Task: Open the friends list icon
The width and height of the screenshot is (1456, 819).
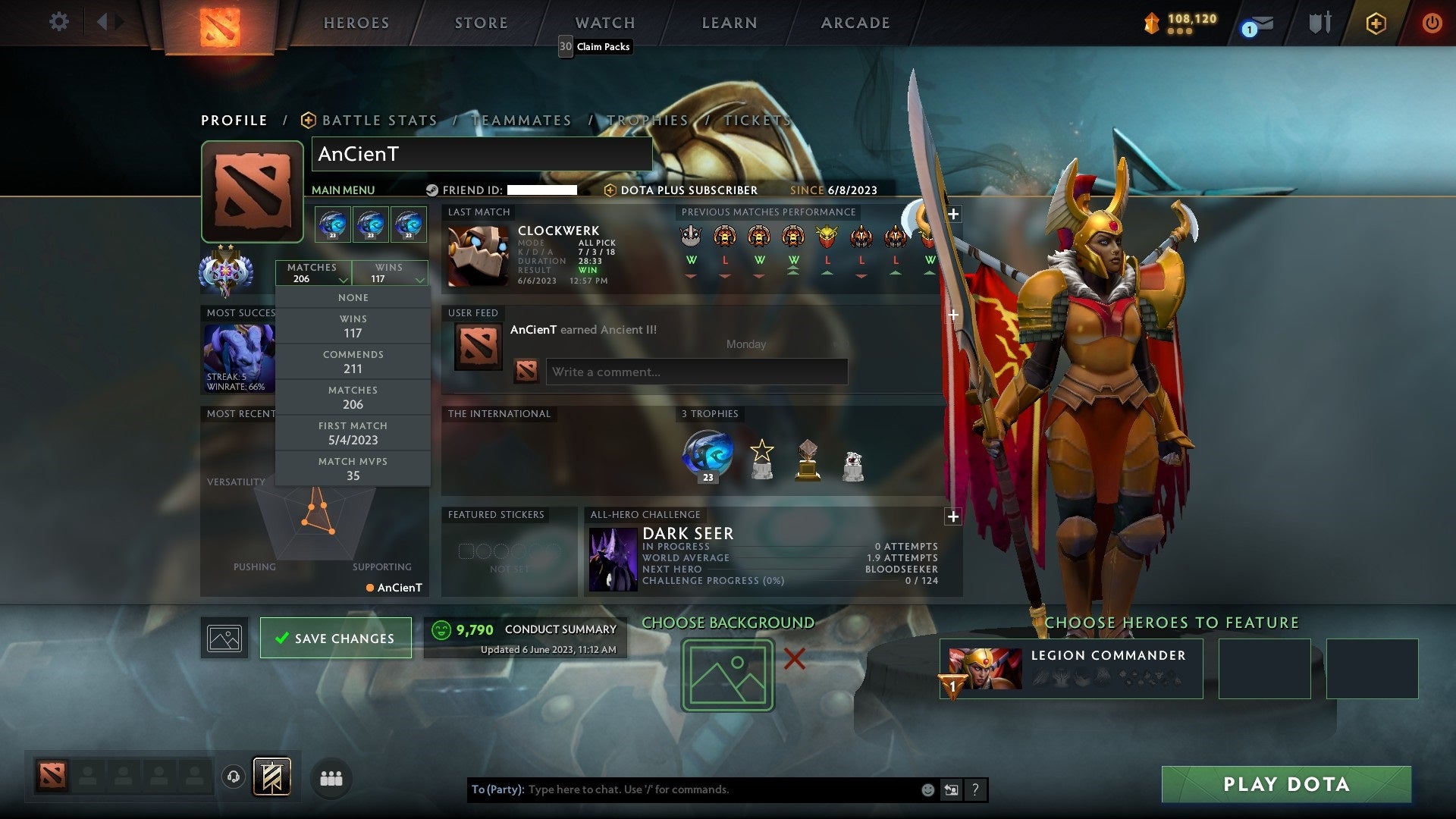Action: (x=331, y=777)
